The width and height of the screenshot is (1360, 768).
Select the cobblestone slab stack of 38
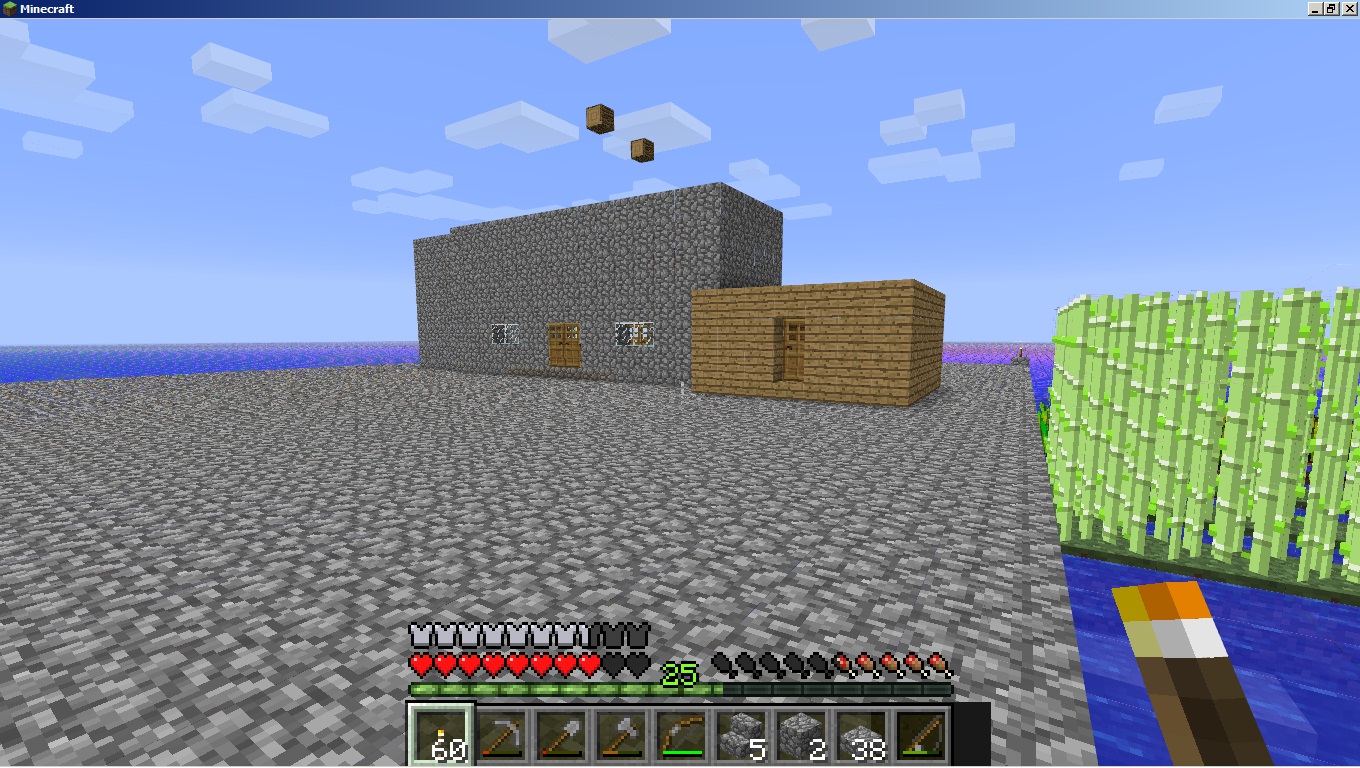click(860, 736)
